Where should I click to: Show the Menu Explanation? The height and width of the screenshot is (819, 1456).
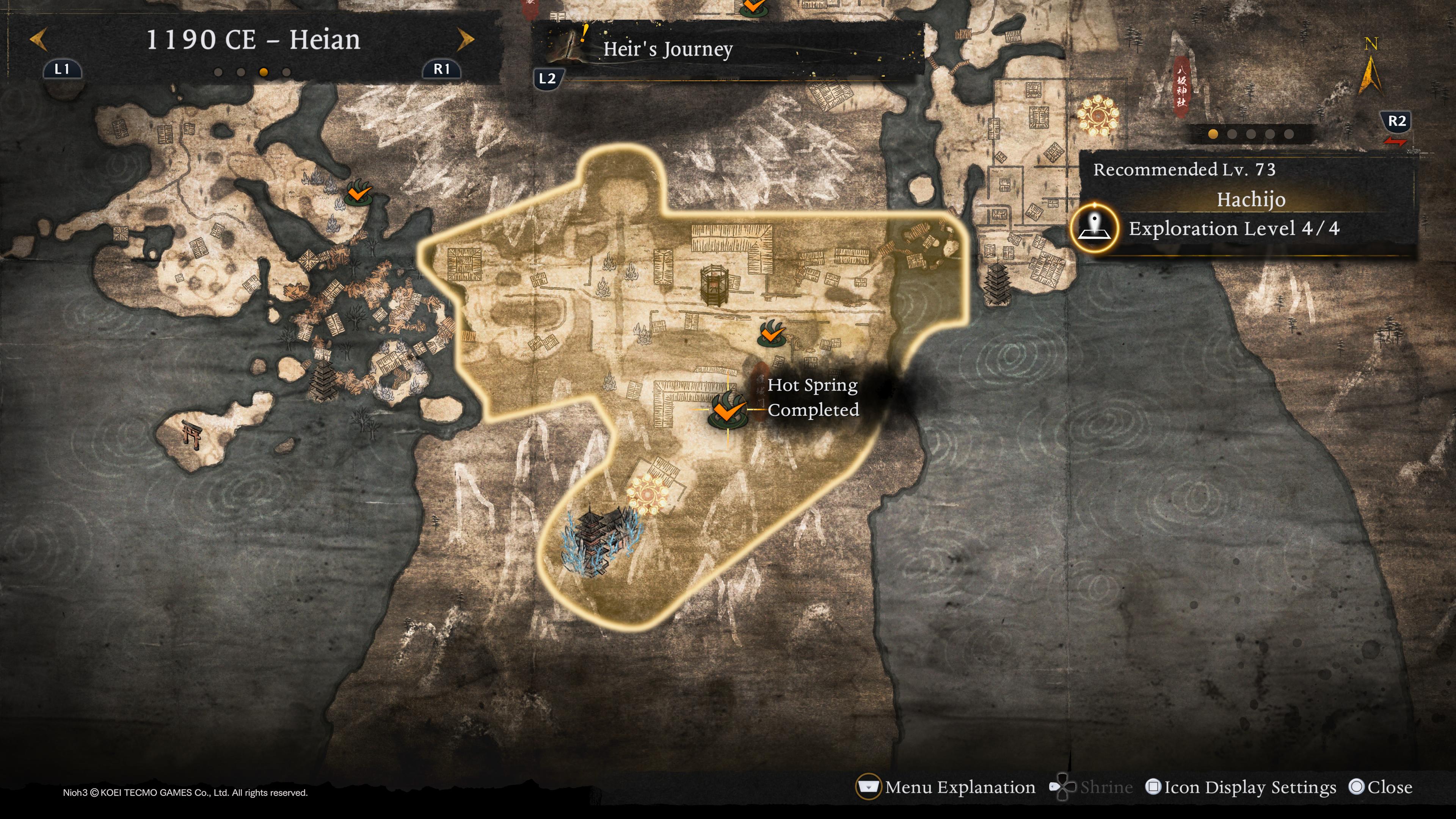(x=946, y=788)
